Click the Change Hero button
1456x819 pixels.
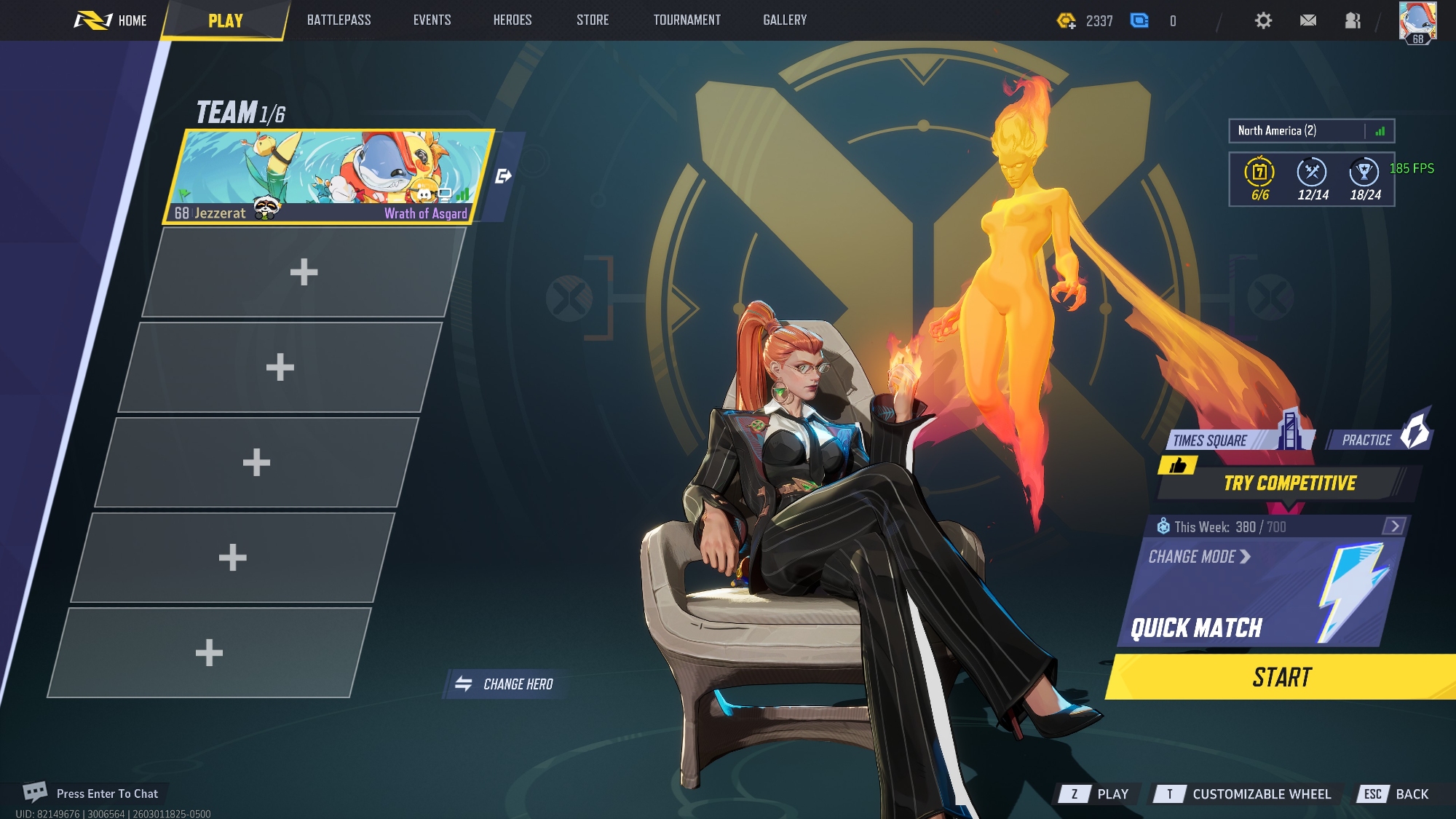click(505, 684)
